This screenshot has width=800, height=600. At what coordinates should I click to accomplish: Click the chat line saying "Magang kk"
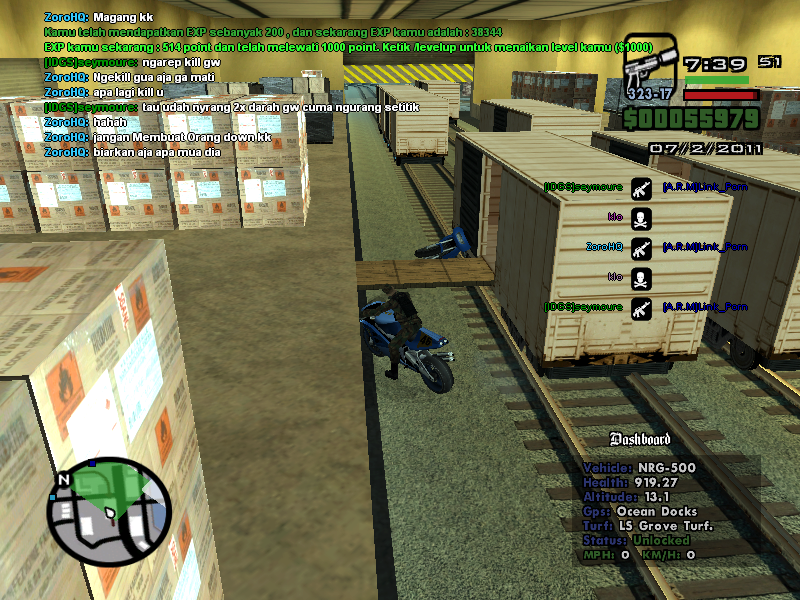pos(99,18)
